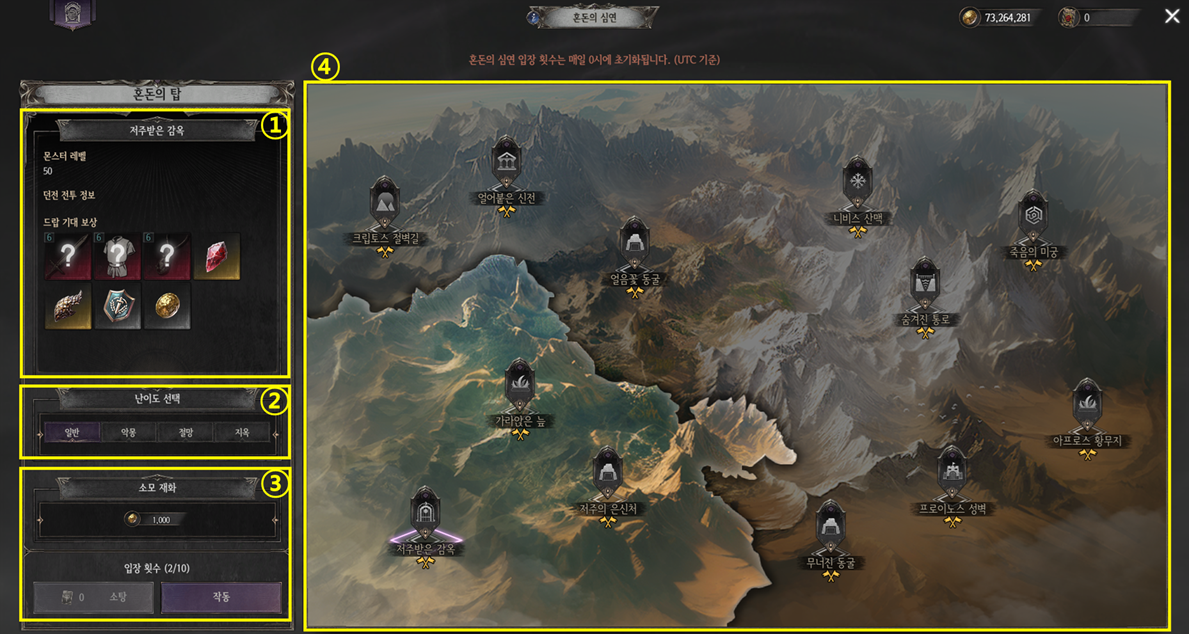Screen dimensions: 1189x634
Task: Choose the 악몽 difficulty
Action: pyautogui.click(x=128, y=433)
